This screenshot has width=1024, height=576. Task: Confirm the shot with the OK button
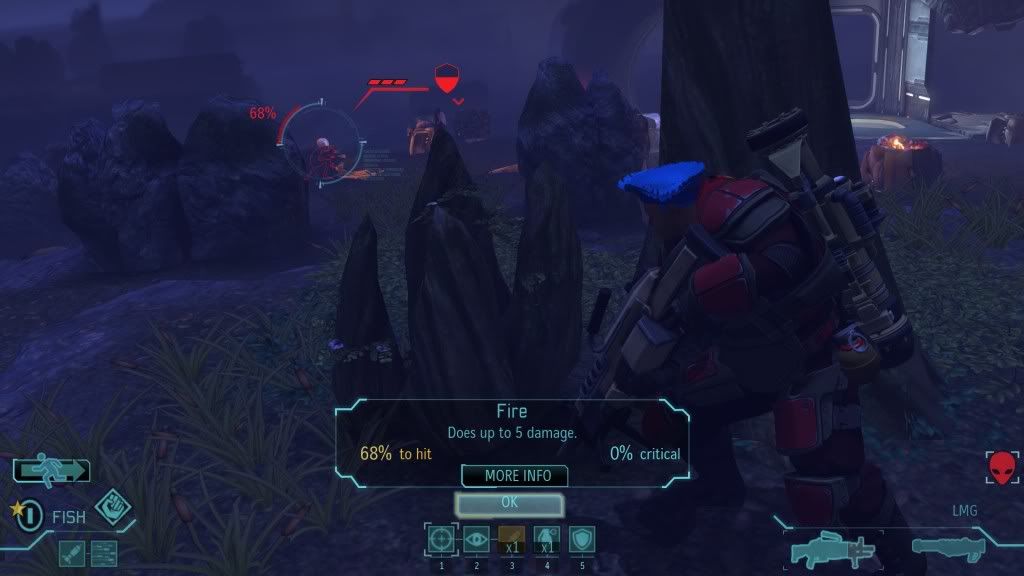click(x=510, y=503)
